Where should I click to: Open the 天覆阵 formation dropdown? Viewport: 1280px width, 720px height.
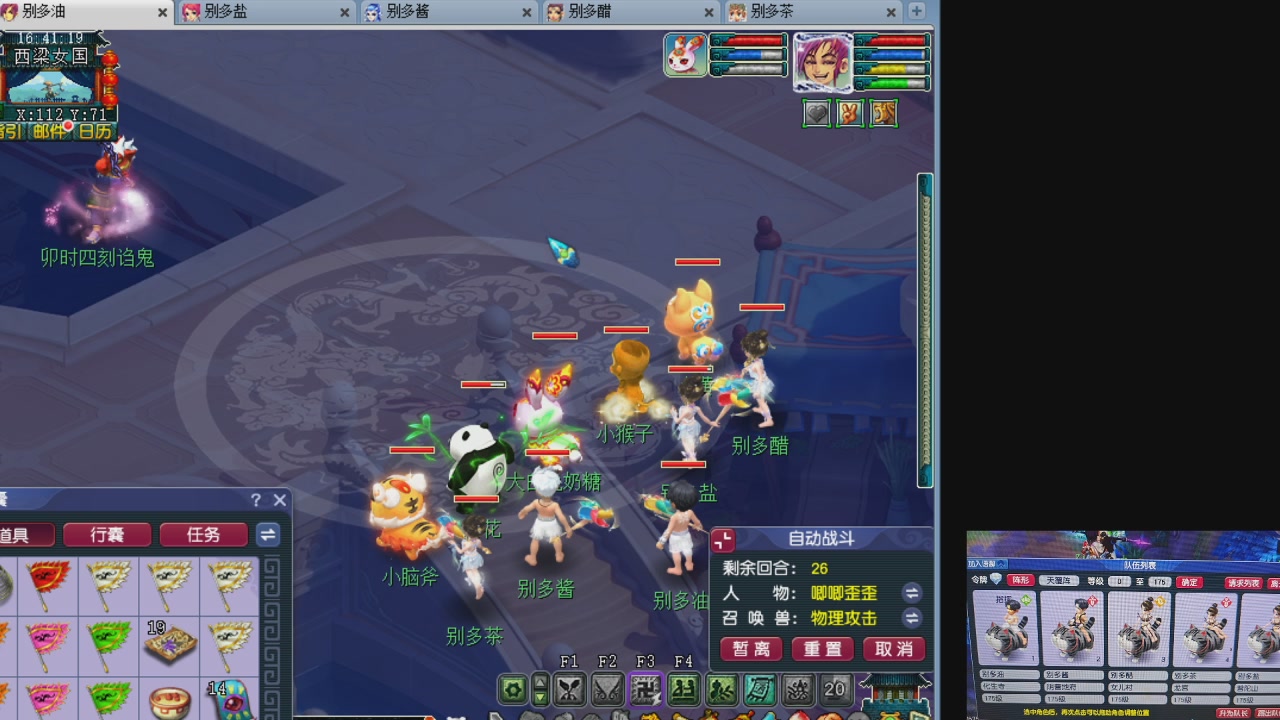point(1059,580)
